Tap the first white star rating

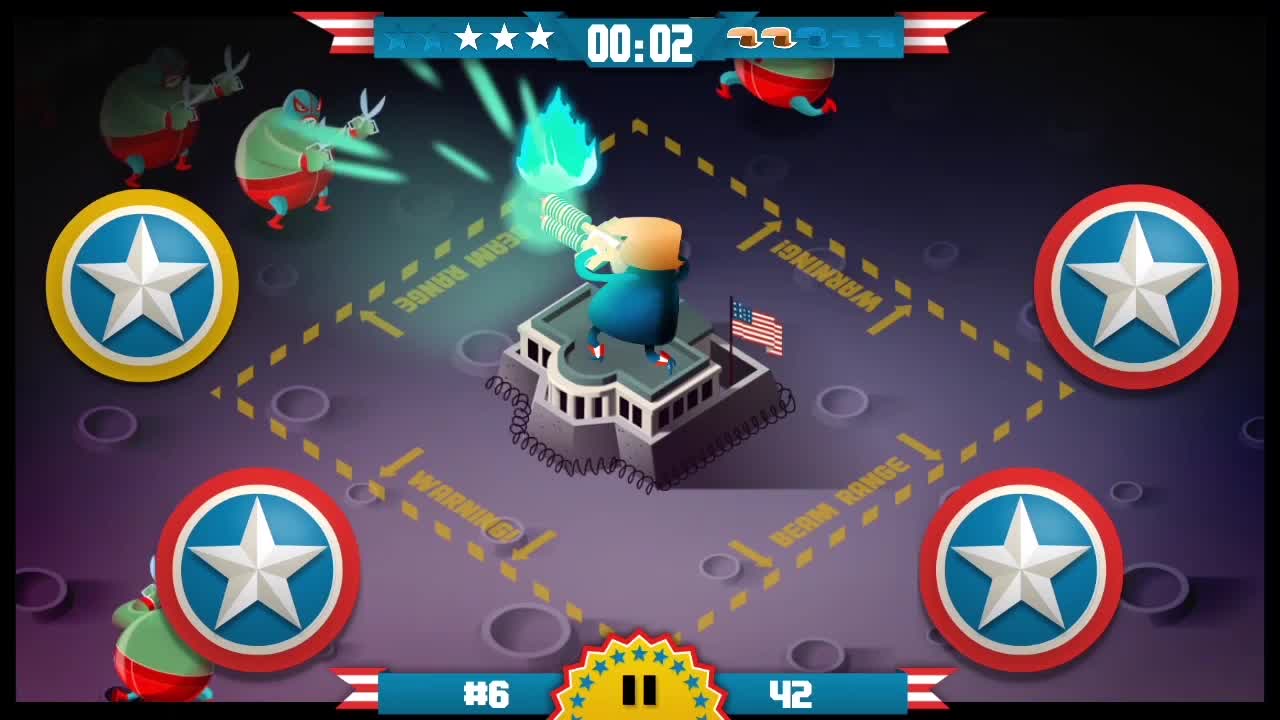click(466, 38)
